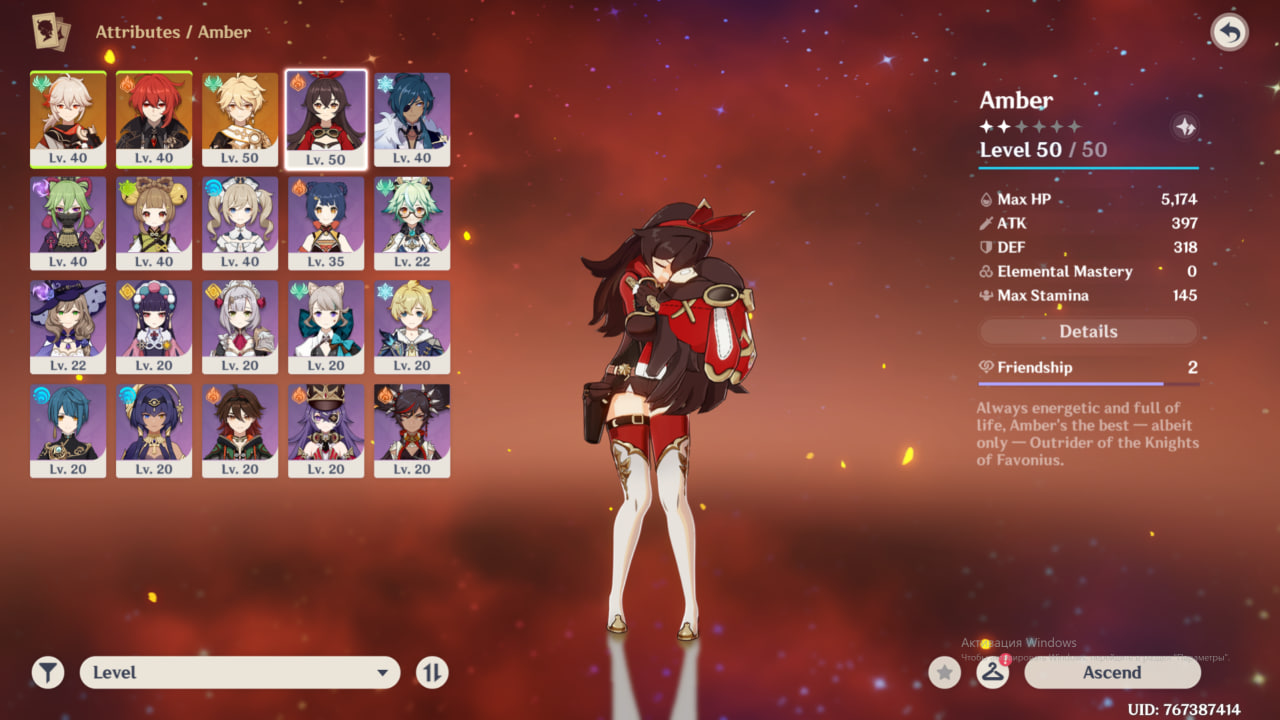The height and width of the screenshot is (720, 1280).
Task: Ascend Amber with the Ascend button
Action: (1112, 673)
